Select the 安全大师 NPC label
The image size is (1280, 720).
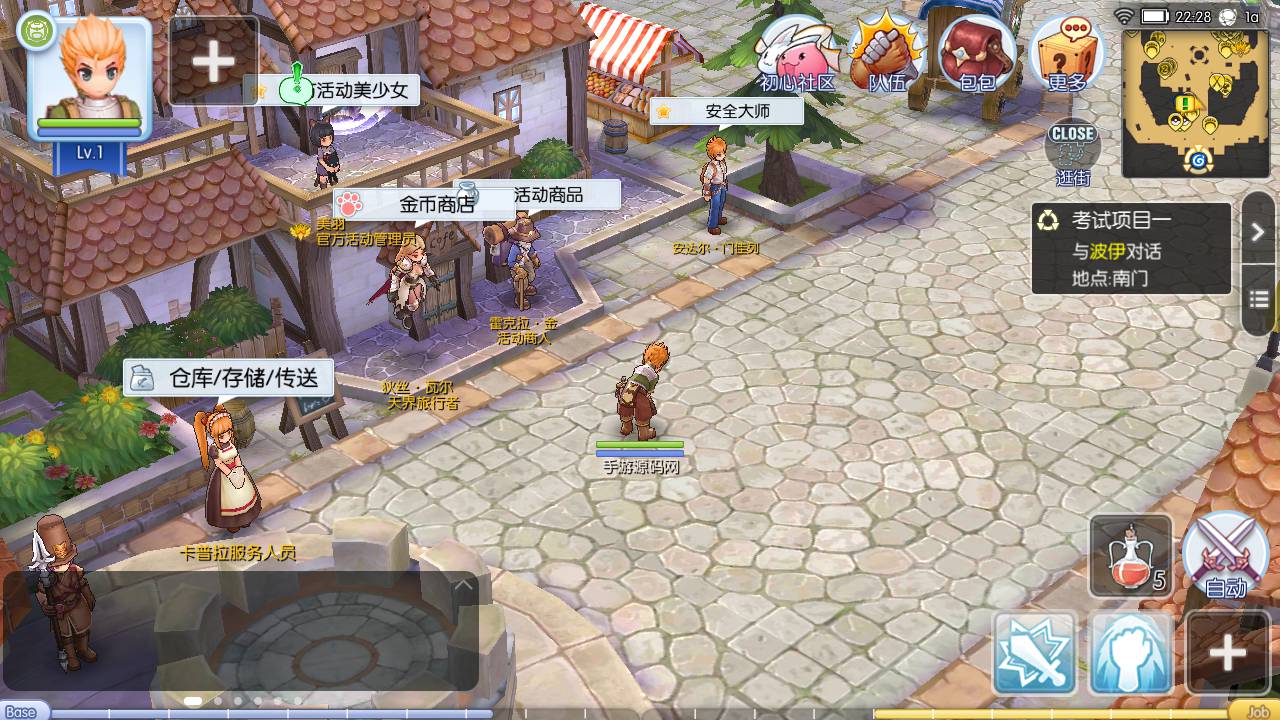(x=726, y=111)
